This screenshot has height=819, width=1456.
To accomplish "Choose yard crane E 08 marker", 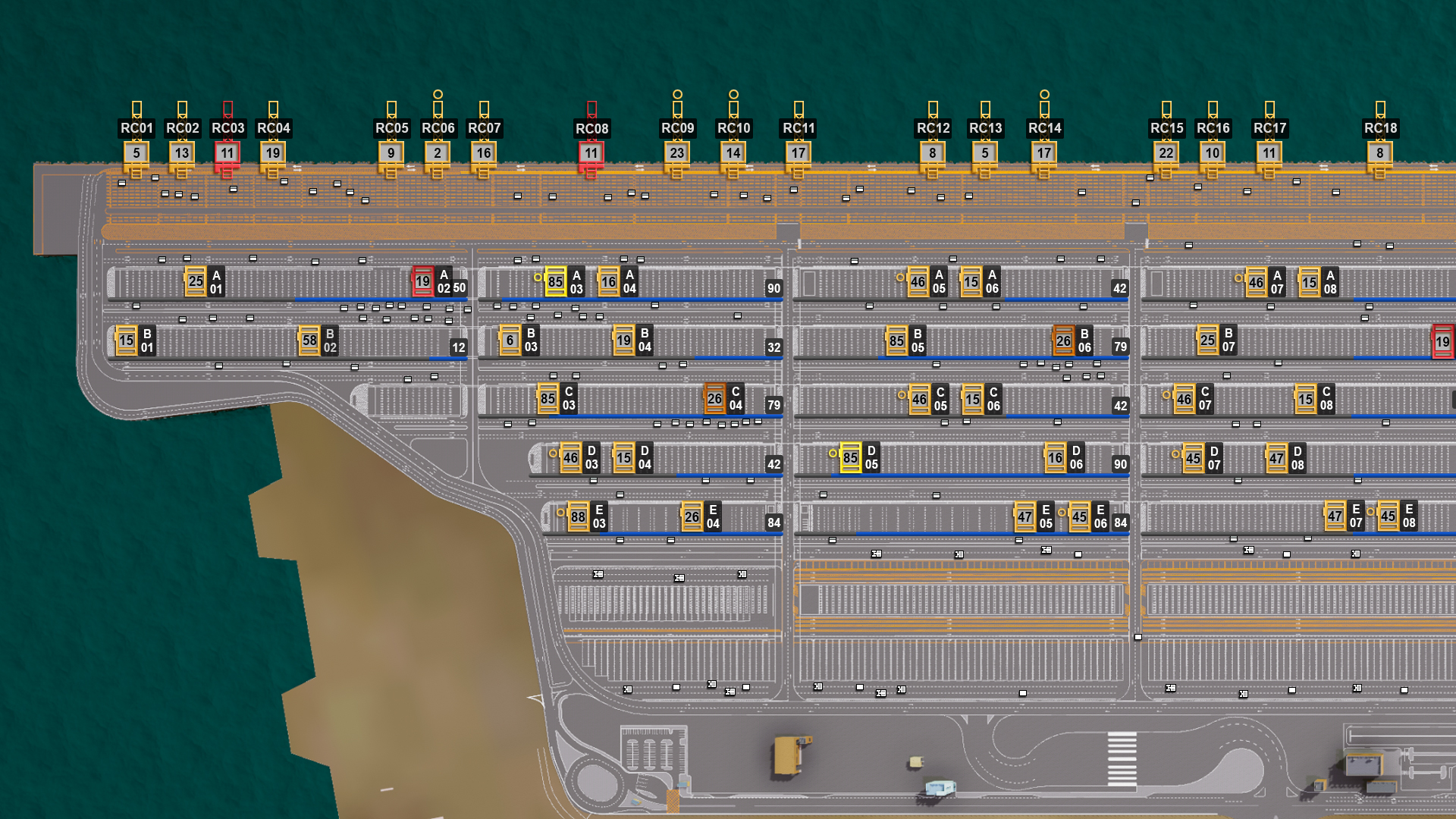I will coord(1389,516).
